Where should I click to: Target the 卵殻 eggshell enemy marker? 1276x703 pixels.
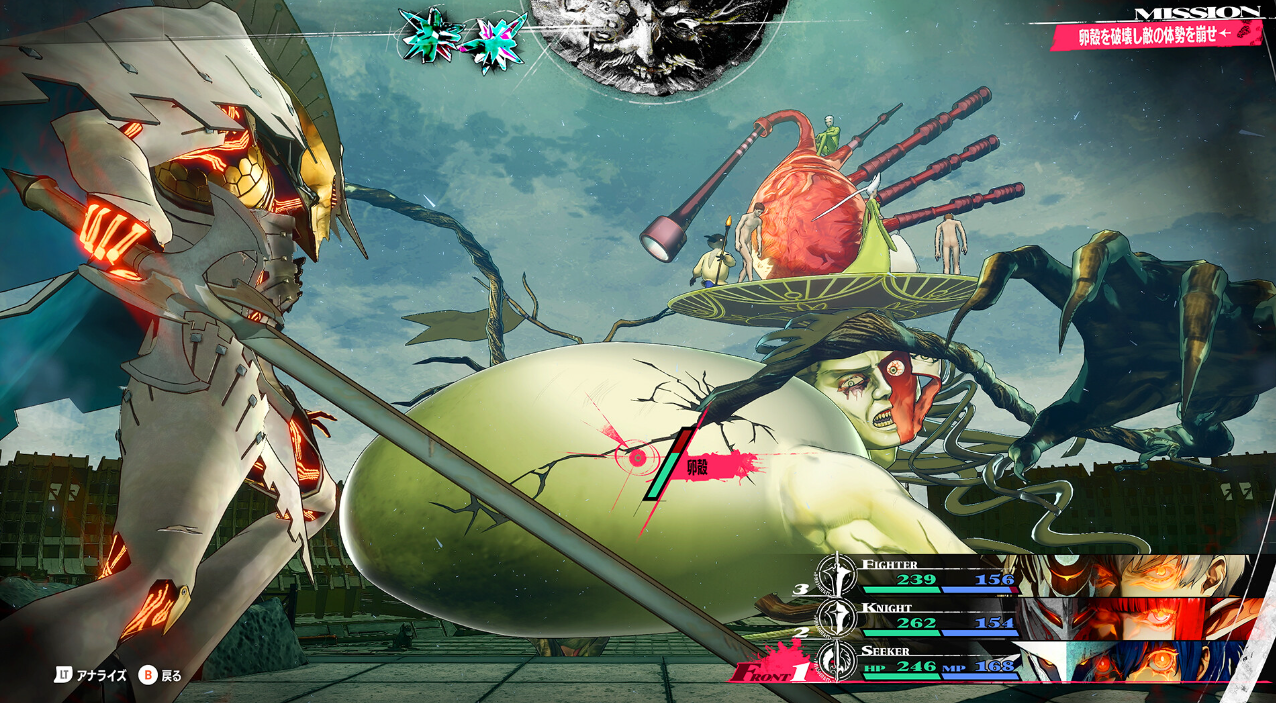[637, 458]
